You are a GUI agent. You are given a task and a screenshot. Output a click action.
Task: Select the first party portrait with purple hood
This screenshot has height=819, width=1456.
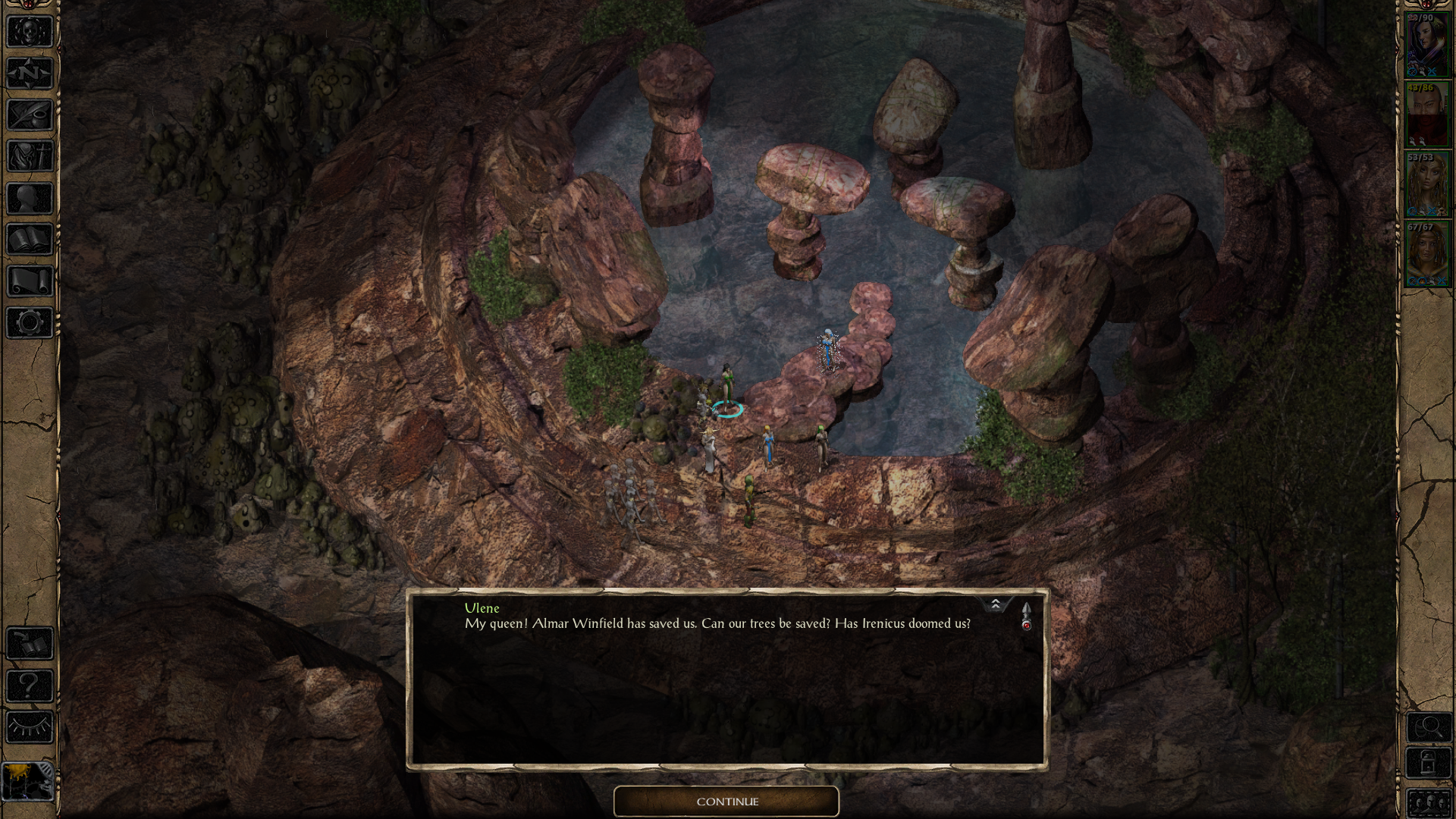[1426, 47]
